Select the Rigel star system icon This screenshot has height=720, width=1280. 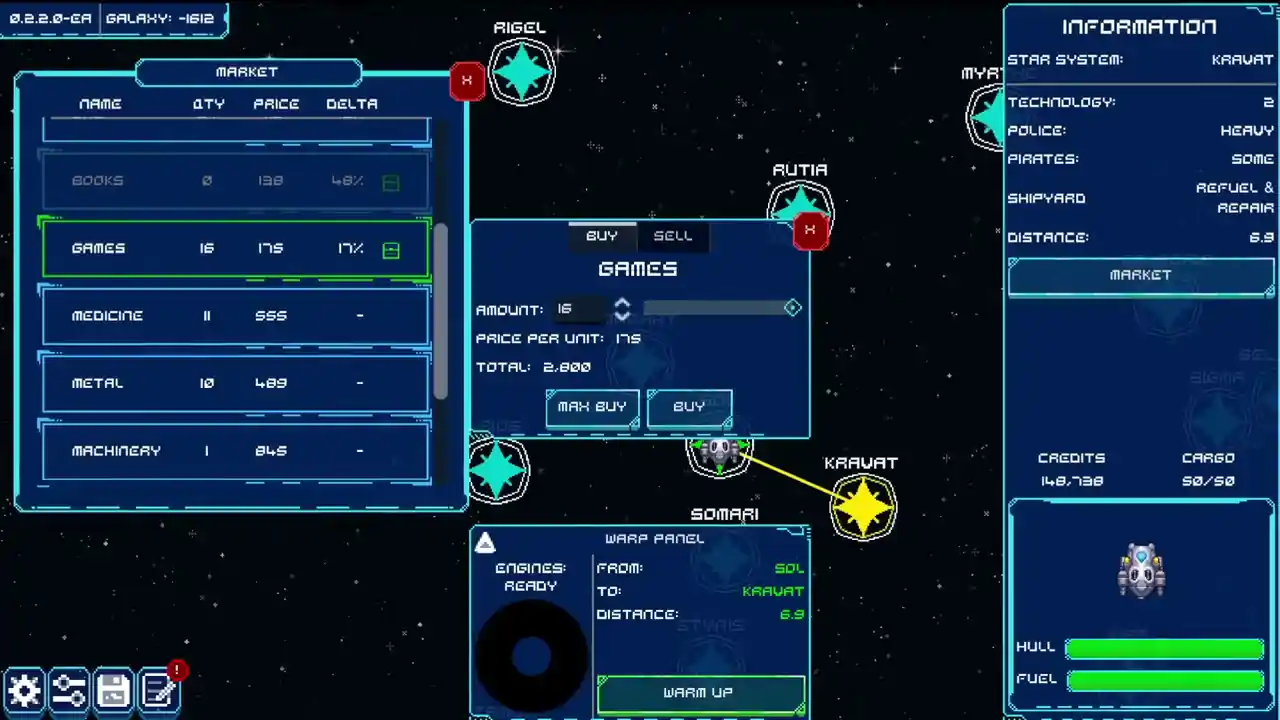pyautogui.click(x=520, y=70)
